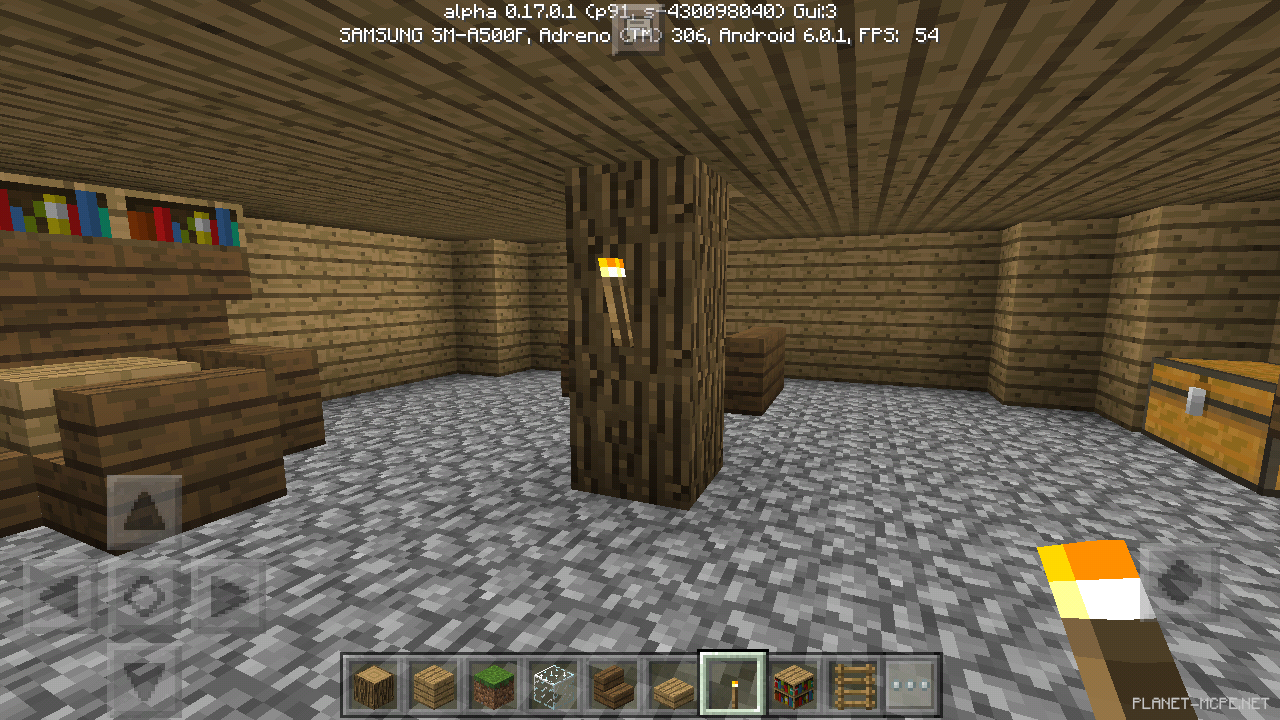Select the wooden slab hotbar slot
The height and width of the screenshot is (720, 1280).
point(674,685)
